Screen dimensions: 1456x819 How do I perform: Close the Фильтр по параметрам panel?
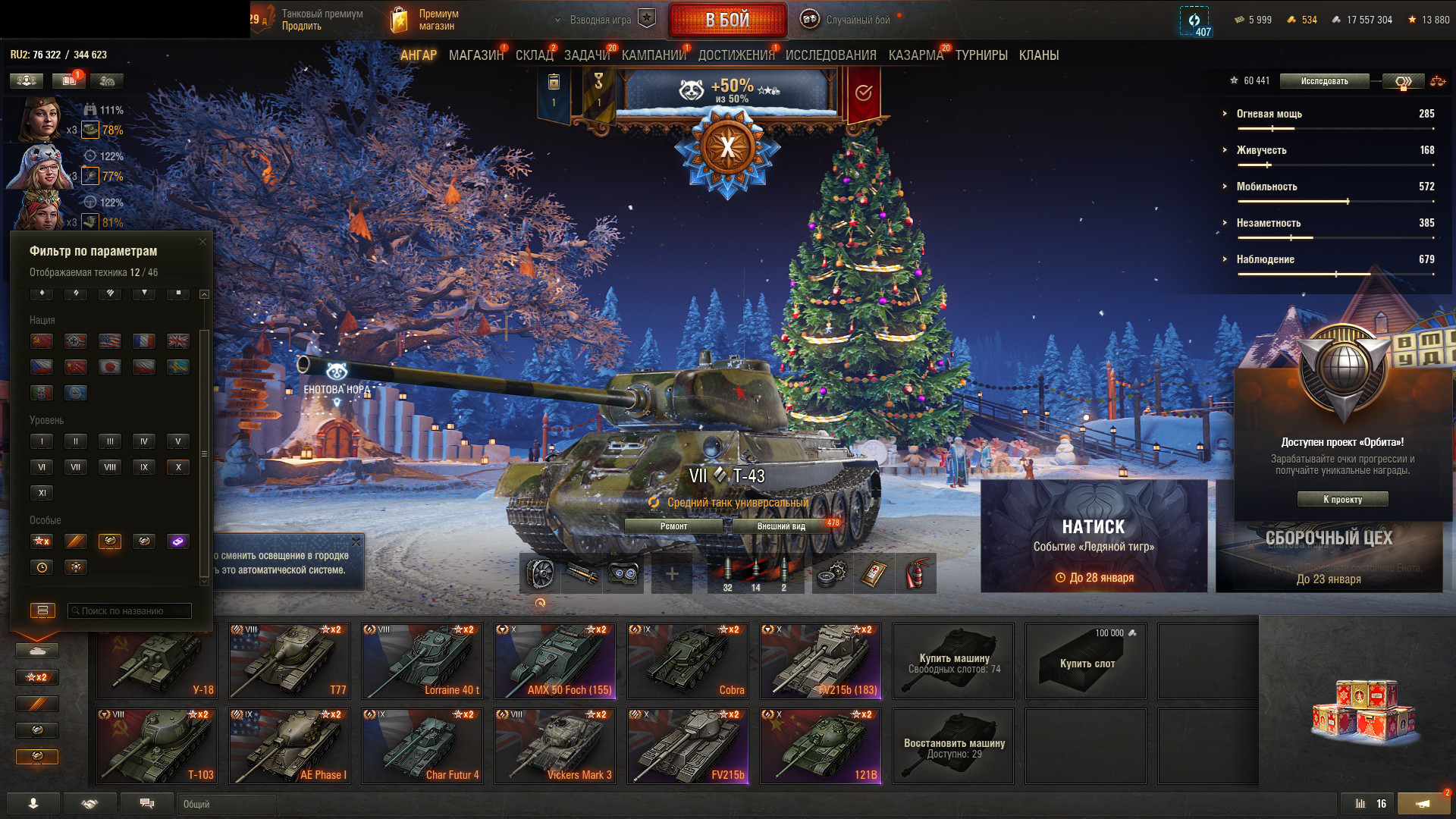202,242
